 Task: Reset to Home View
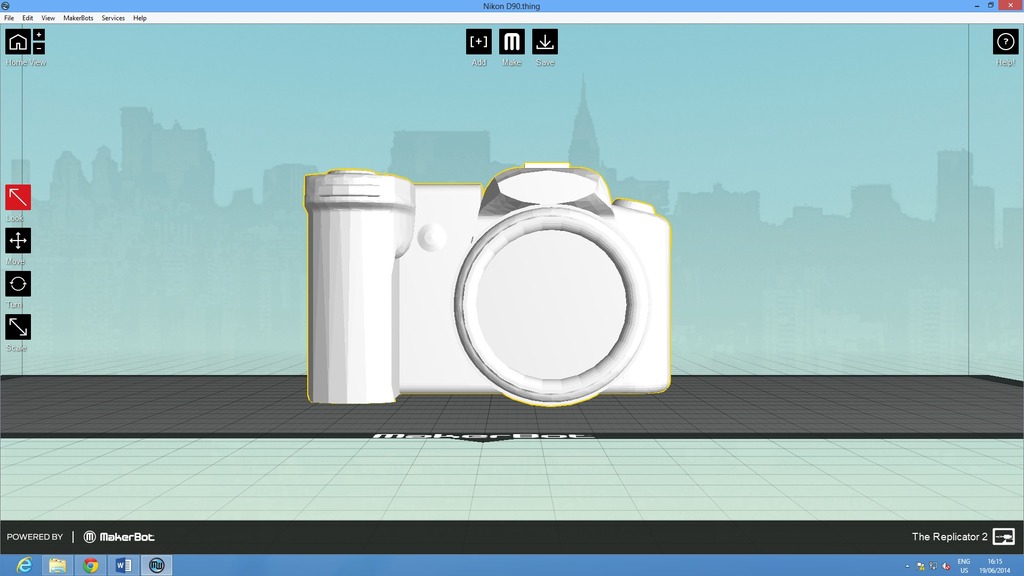click(x=17, y=41)
